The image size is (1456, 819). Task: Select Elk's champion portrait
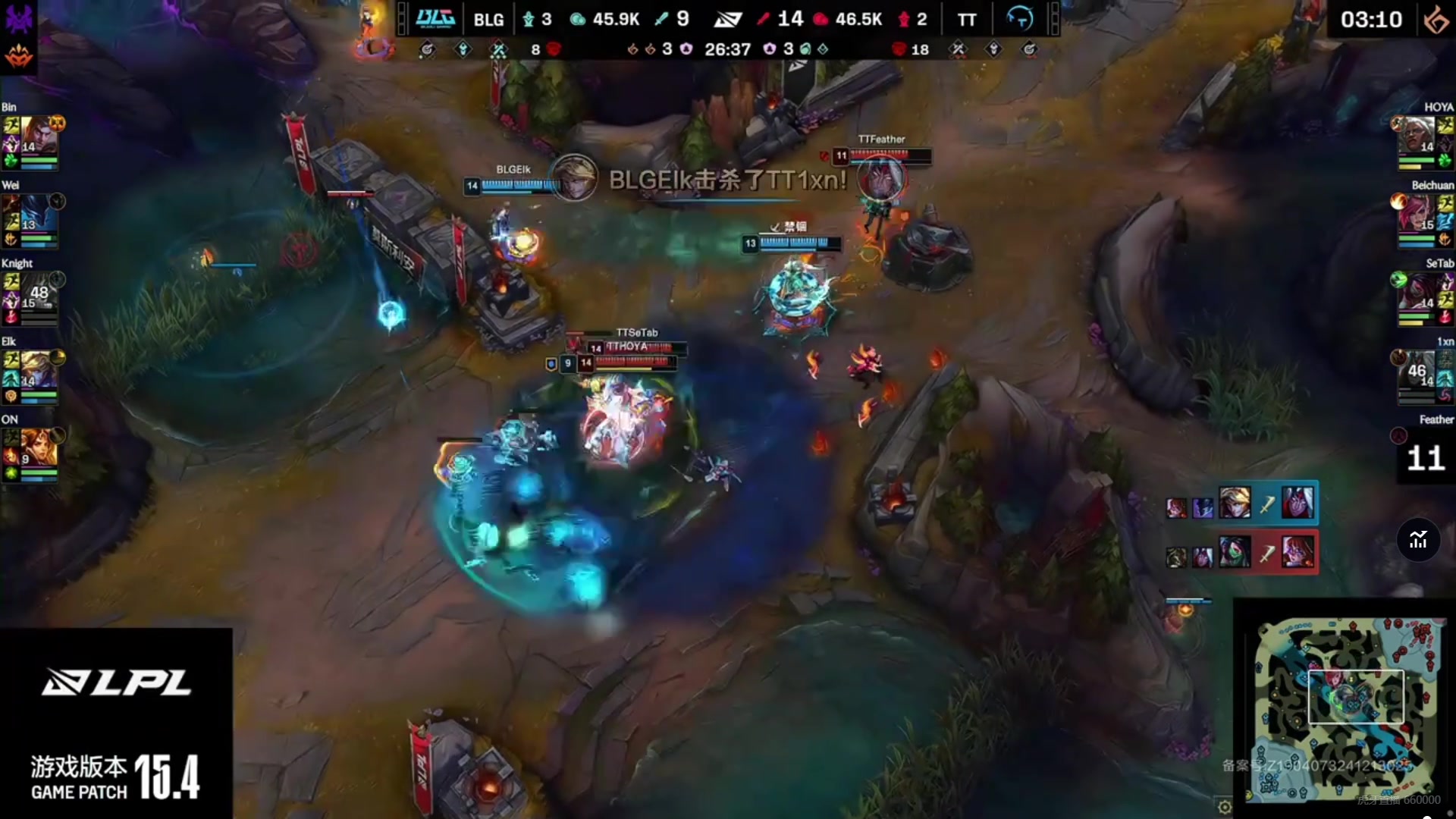36,369
